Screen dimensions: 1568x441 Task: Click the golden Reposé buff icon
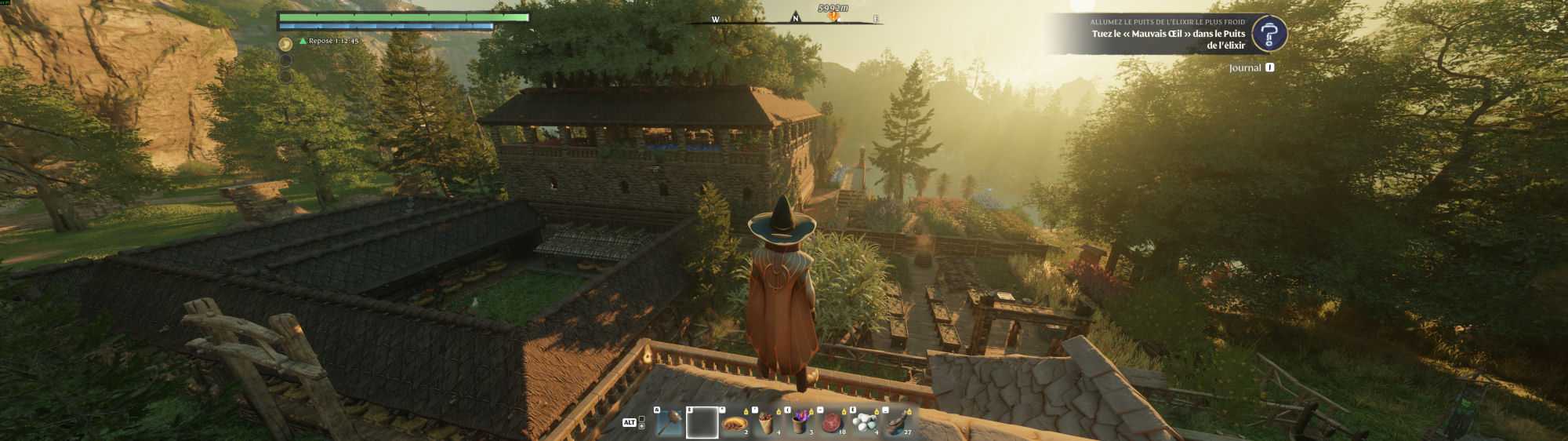[286, 44]
